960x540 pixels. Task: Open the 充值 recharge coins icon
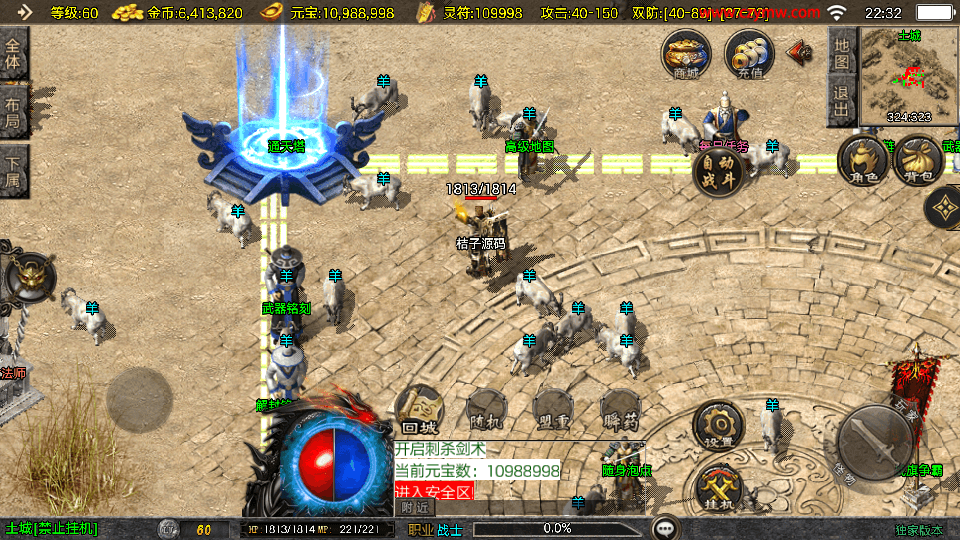[x=749, y=53]
